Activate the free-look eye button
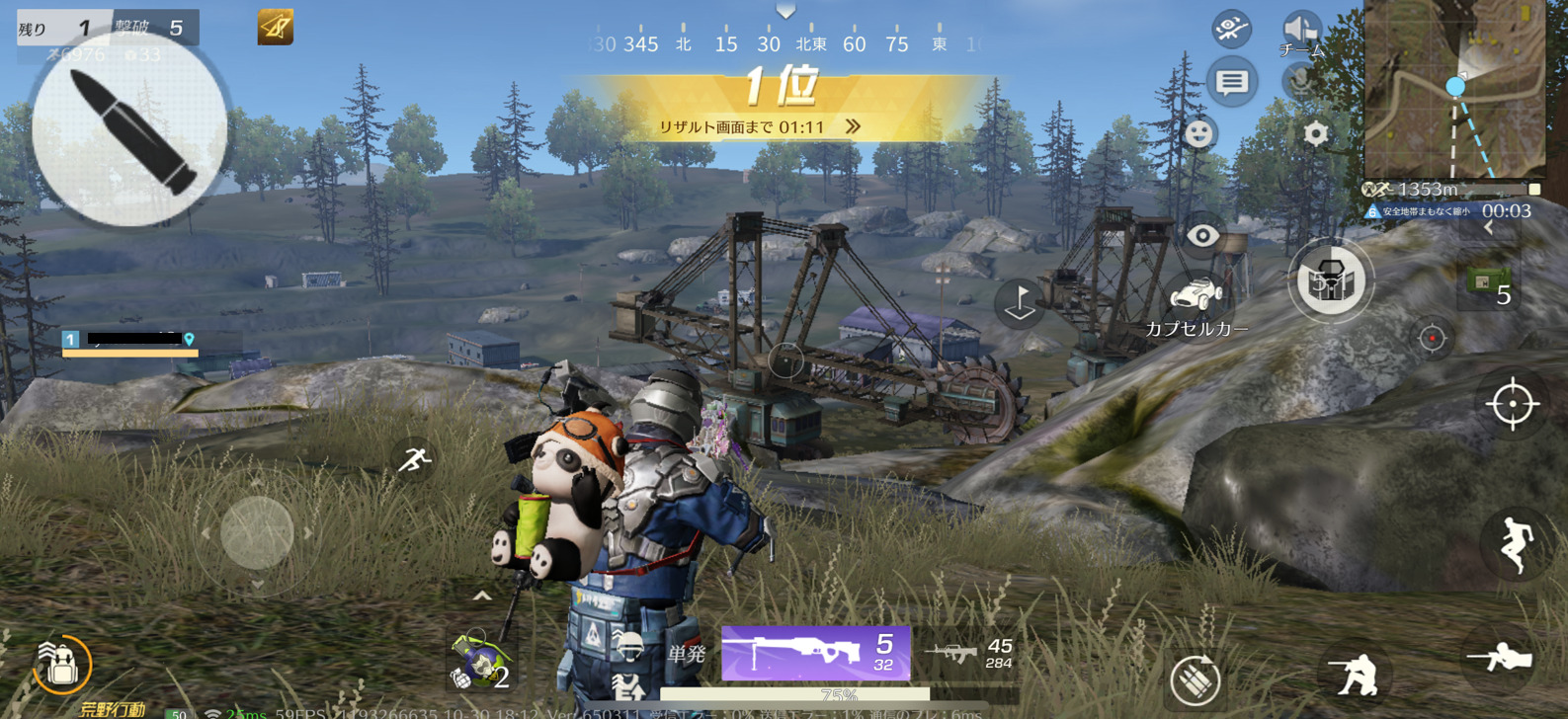1568x719 pixels. click(x=1202, y=236)
